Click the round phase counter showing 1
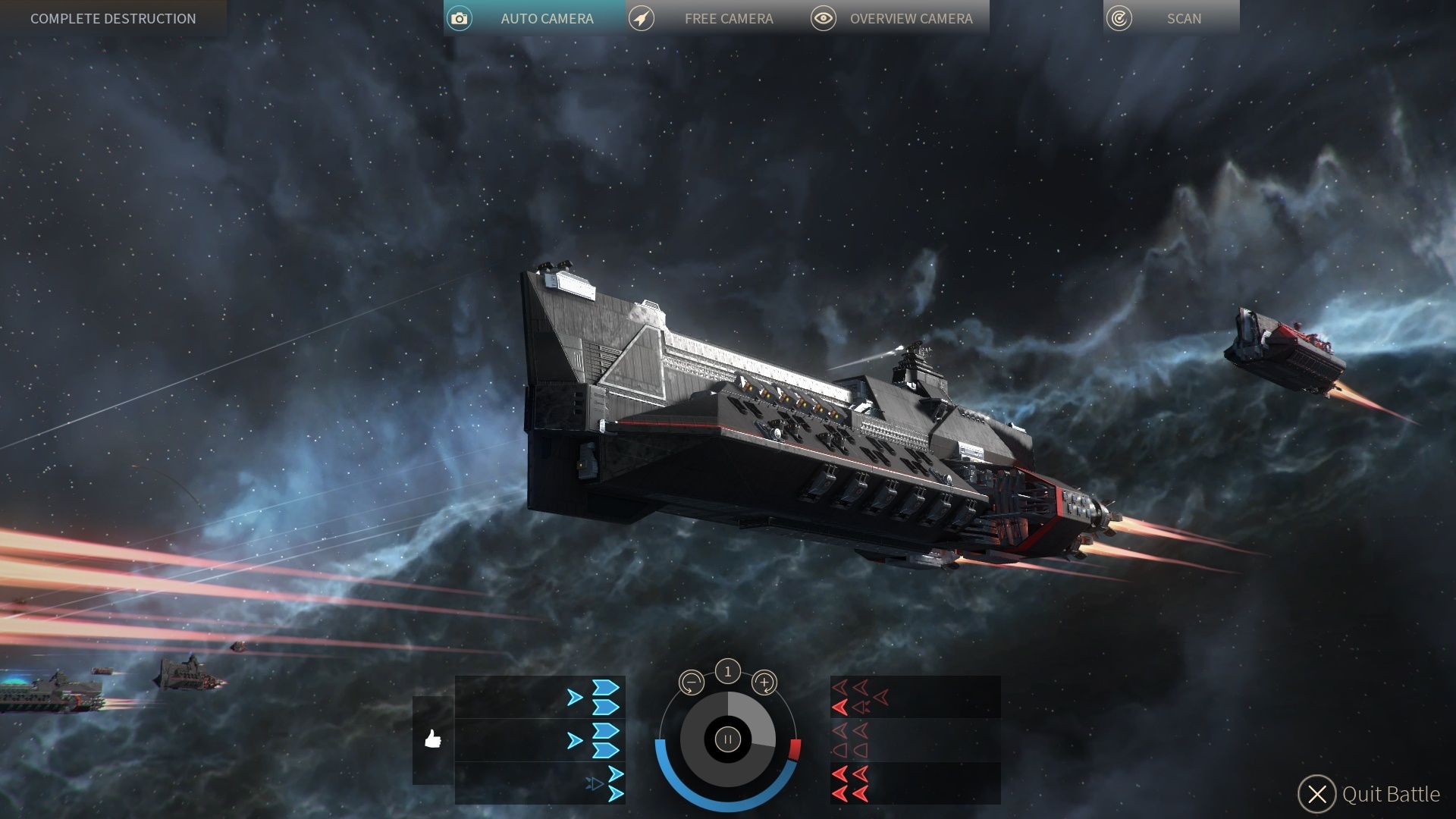Image resolution: width=1456 pixels, height=819 pixels. [x=727, y=670]
